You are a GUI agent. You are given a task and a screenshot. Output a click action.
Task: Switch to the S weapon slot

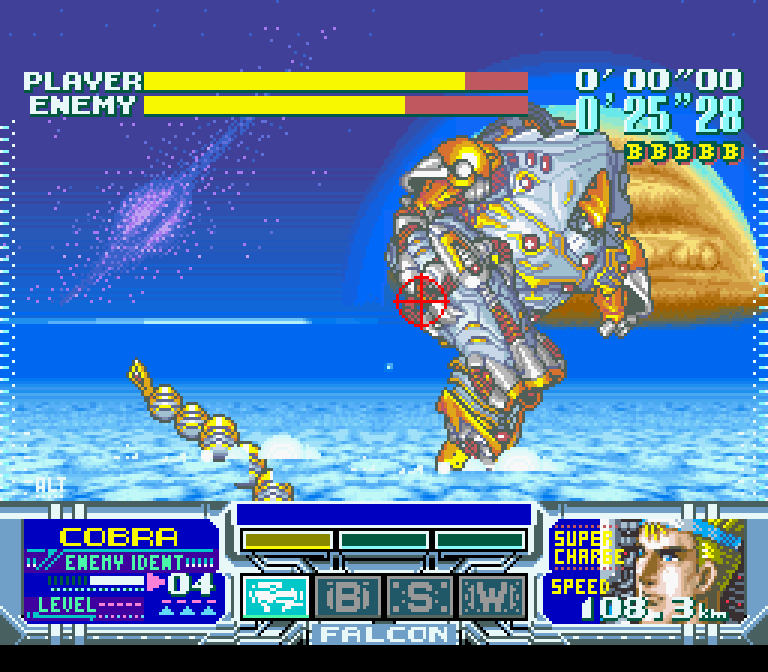coord(420,596)
